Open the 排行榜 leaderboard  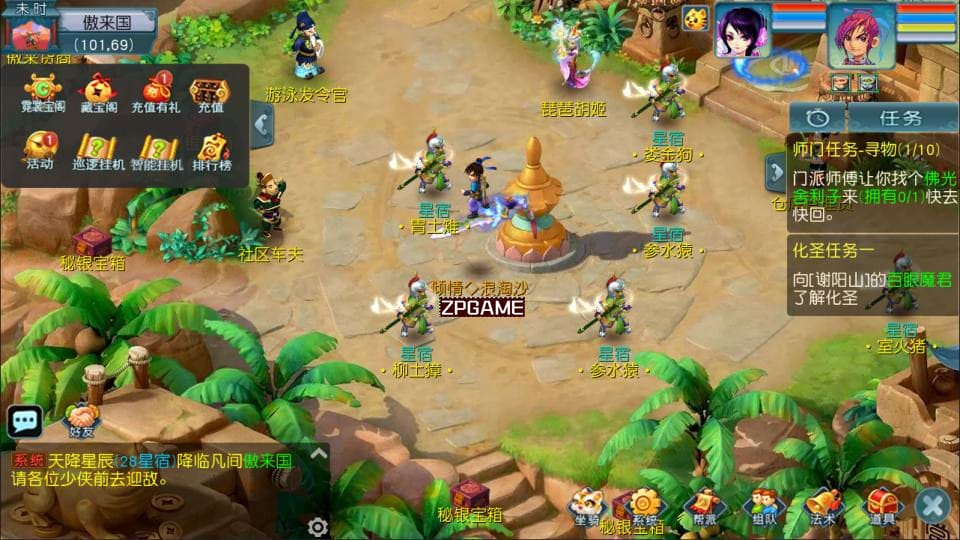[211, 149]
